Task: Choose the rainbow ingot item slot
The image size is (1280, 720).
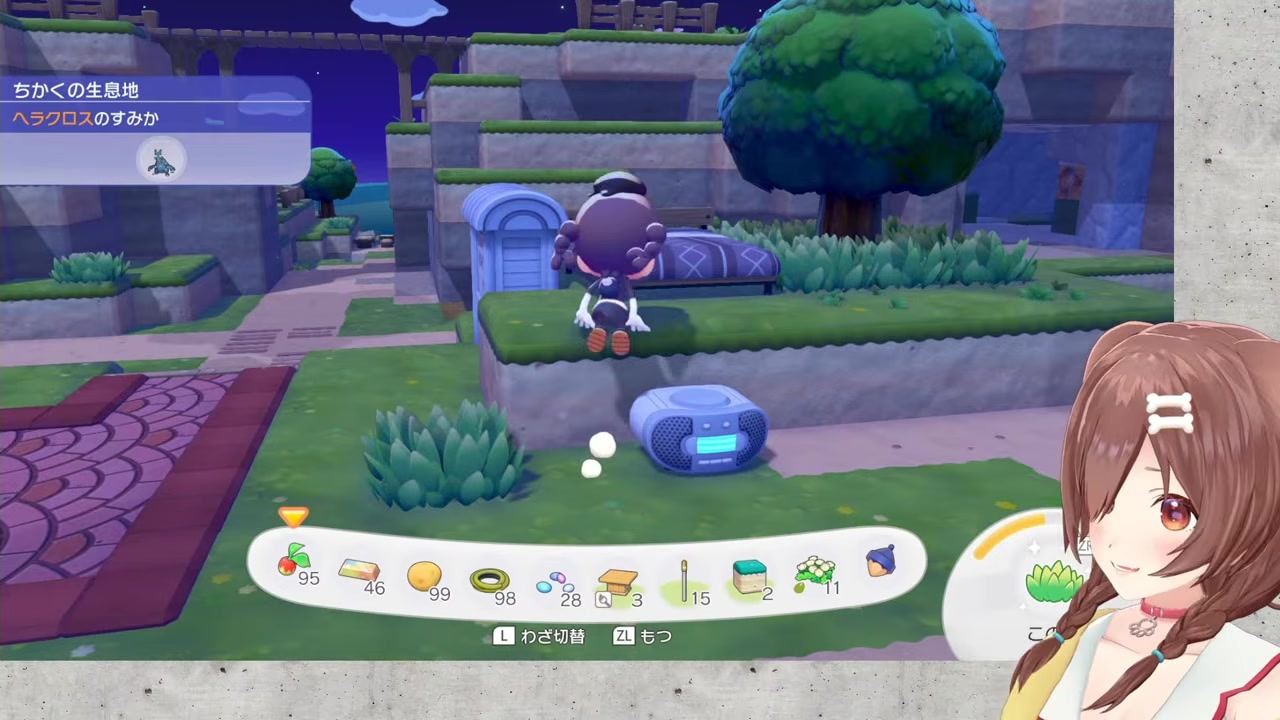Action: 360,572
